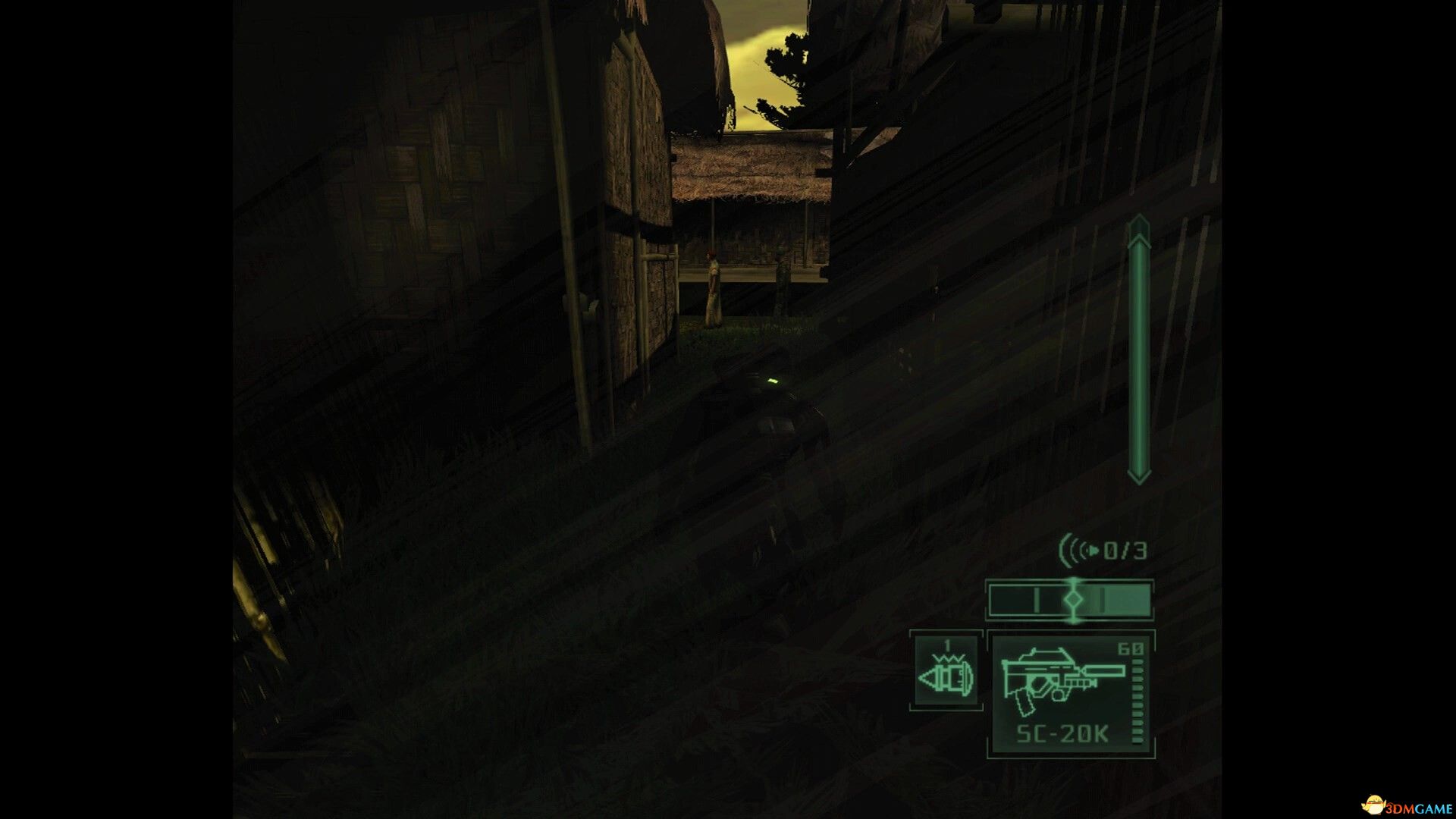Click the gadget count badge showing 1

click(x=946, y=644)
